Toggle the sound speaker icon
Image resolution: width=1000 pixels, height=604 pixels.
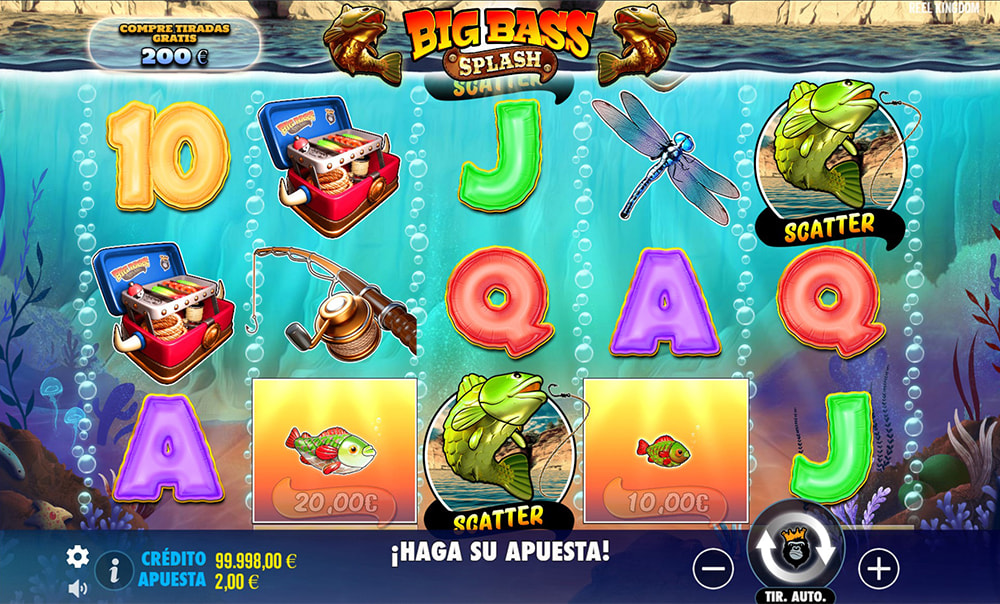click(77, 589)
